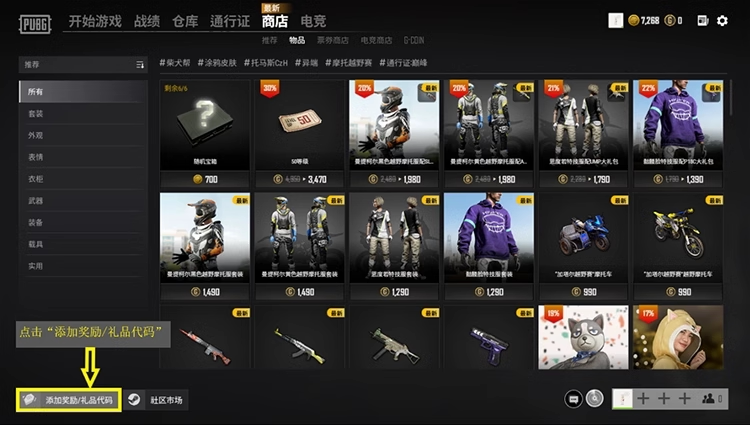Click the #柴犬帮 hashtag filter
750x425 pixels.
(176, 64)
